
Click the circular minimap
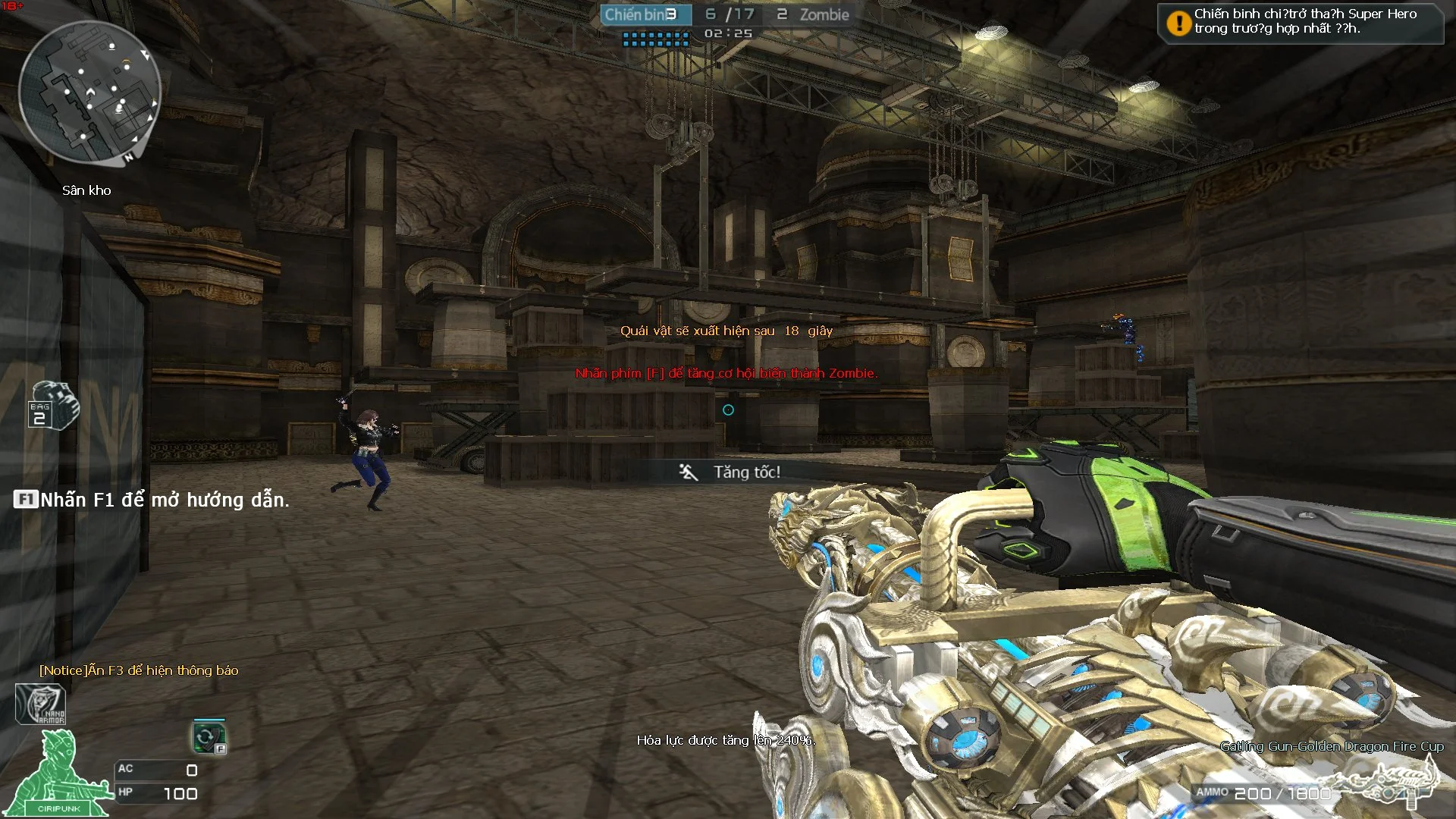click(x=89, y=91)
